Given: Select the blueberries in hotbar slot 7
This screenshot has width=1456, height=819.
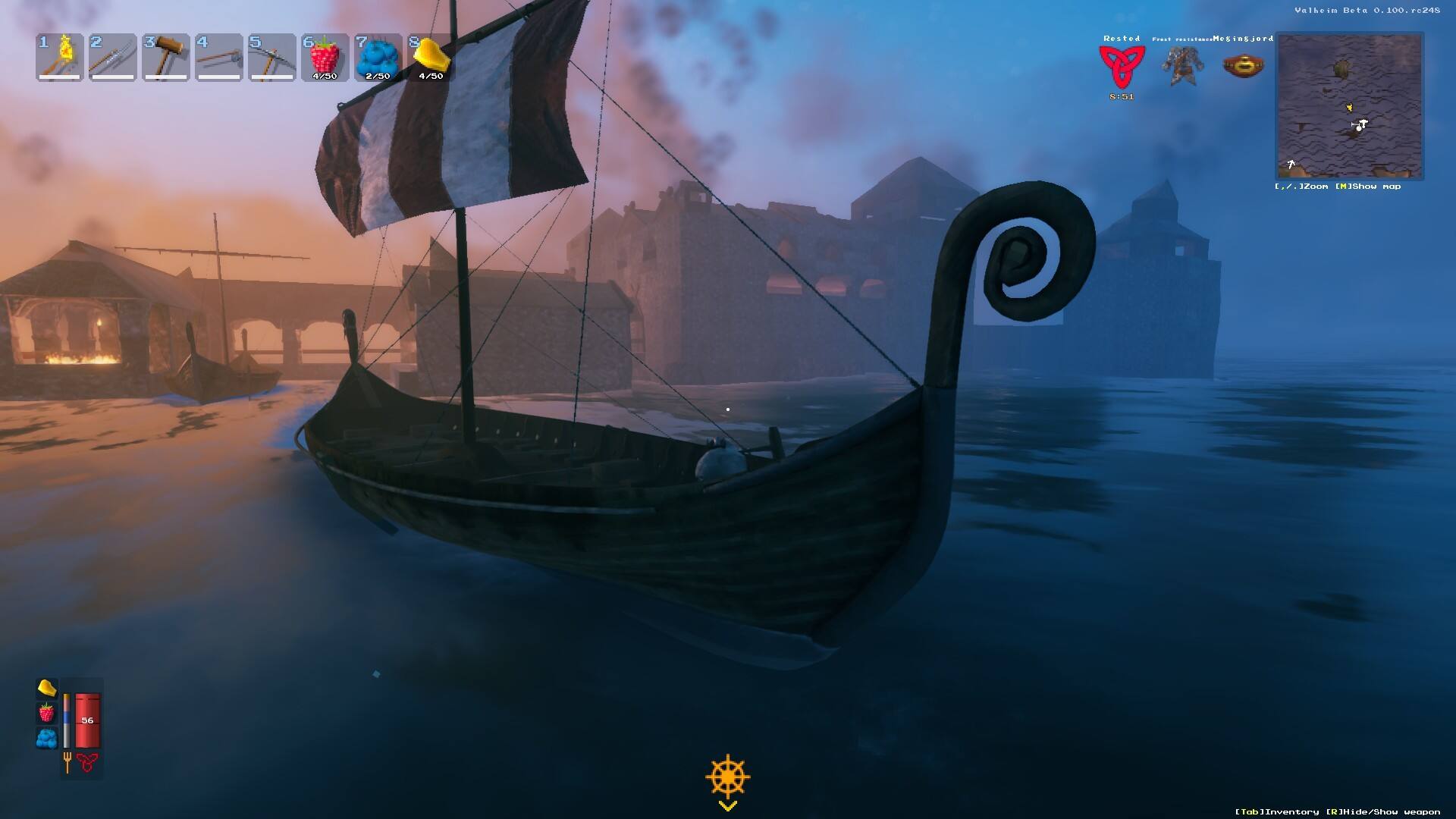Looking at the screenshot, I should tap(378, 57).
